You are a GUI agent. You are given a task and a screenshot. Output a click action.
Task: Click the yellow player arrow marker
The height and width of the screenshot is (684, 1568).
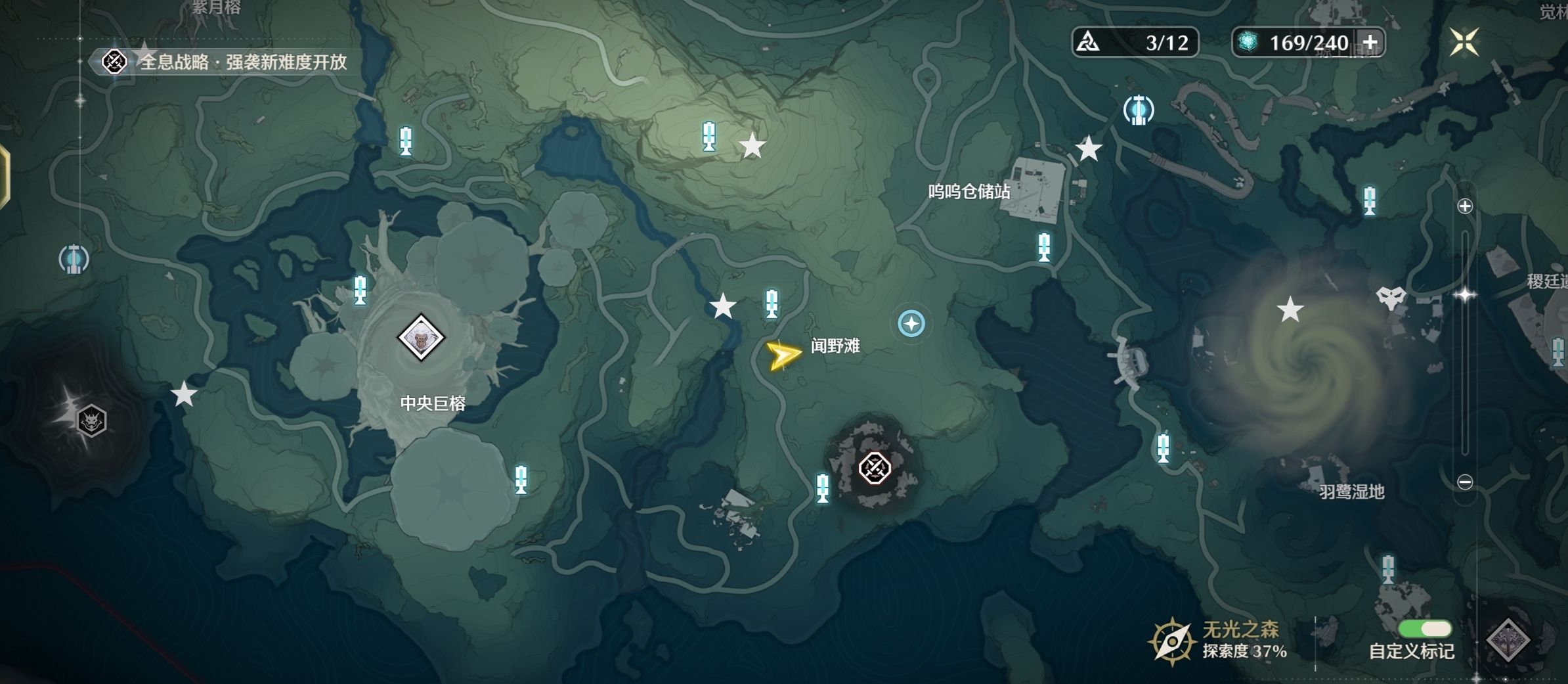point(783,355)
